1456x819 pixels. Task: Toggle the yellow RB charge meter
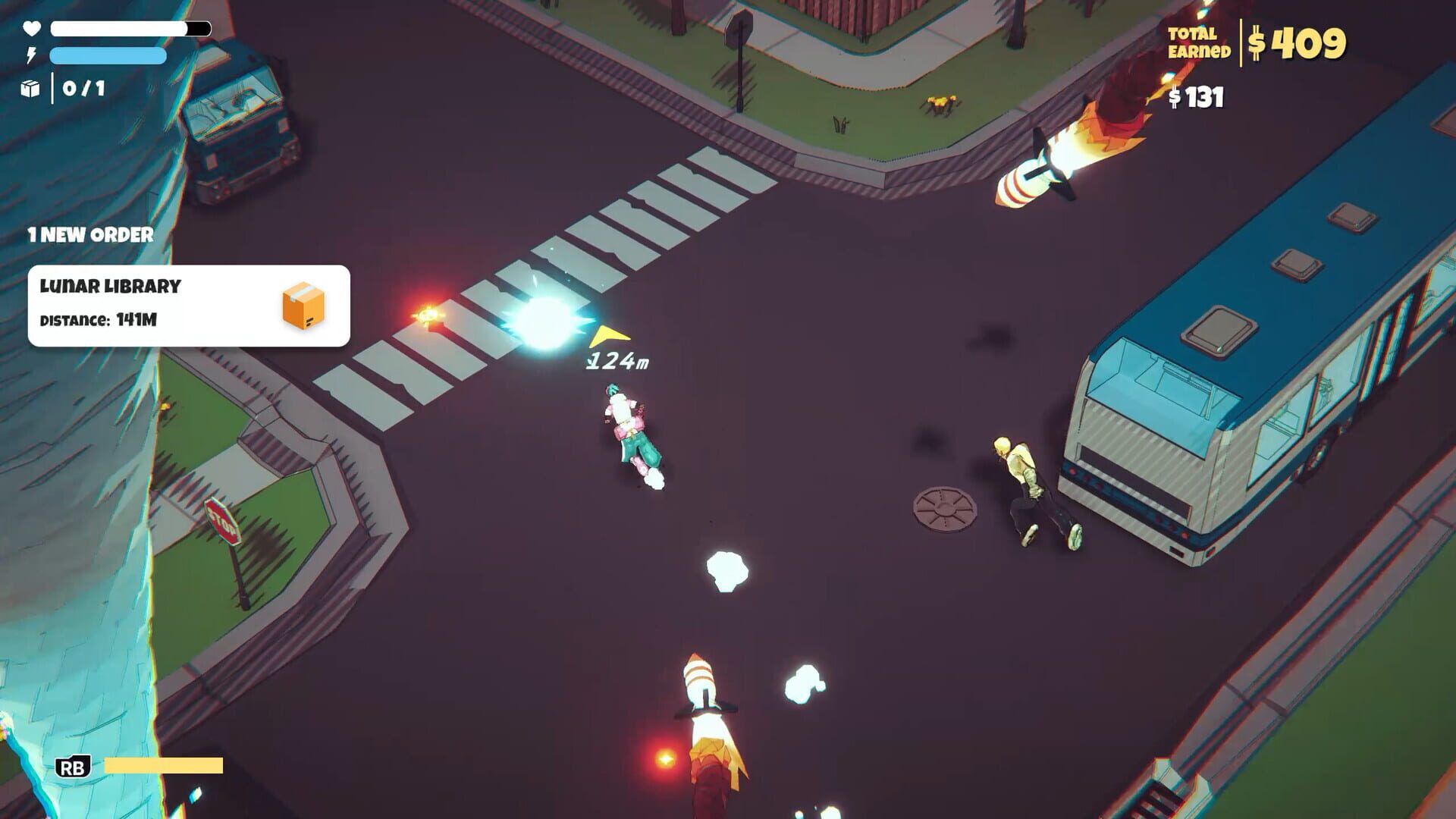tap(163, 766)
